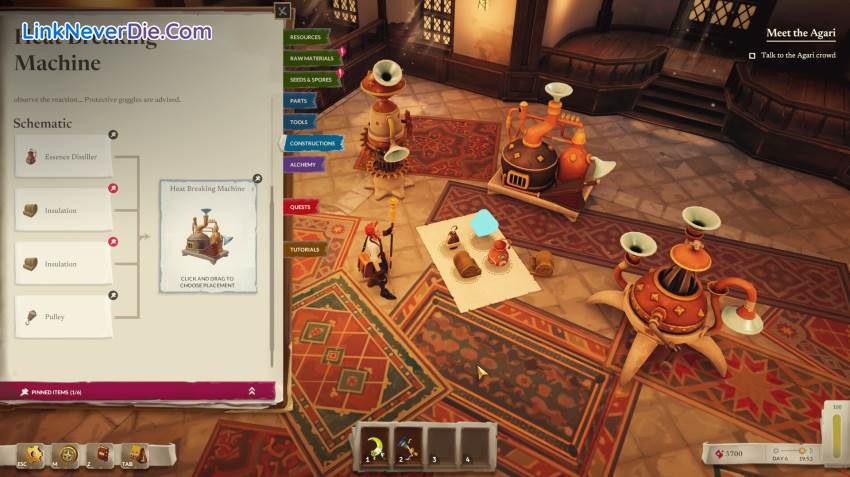Expand the Pinned Items bar
Viewport: 850px width, 477px height.
(252, 391)
